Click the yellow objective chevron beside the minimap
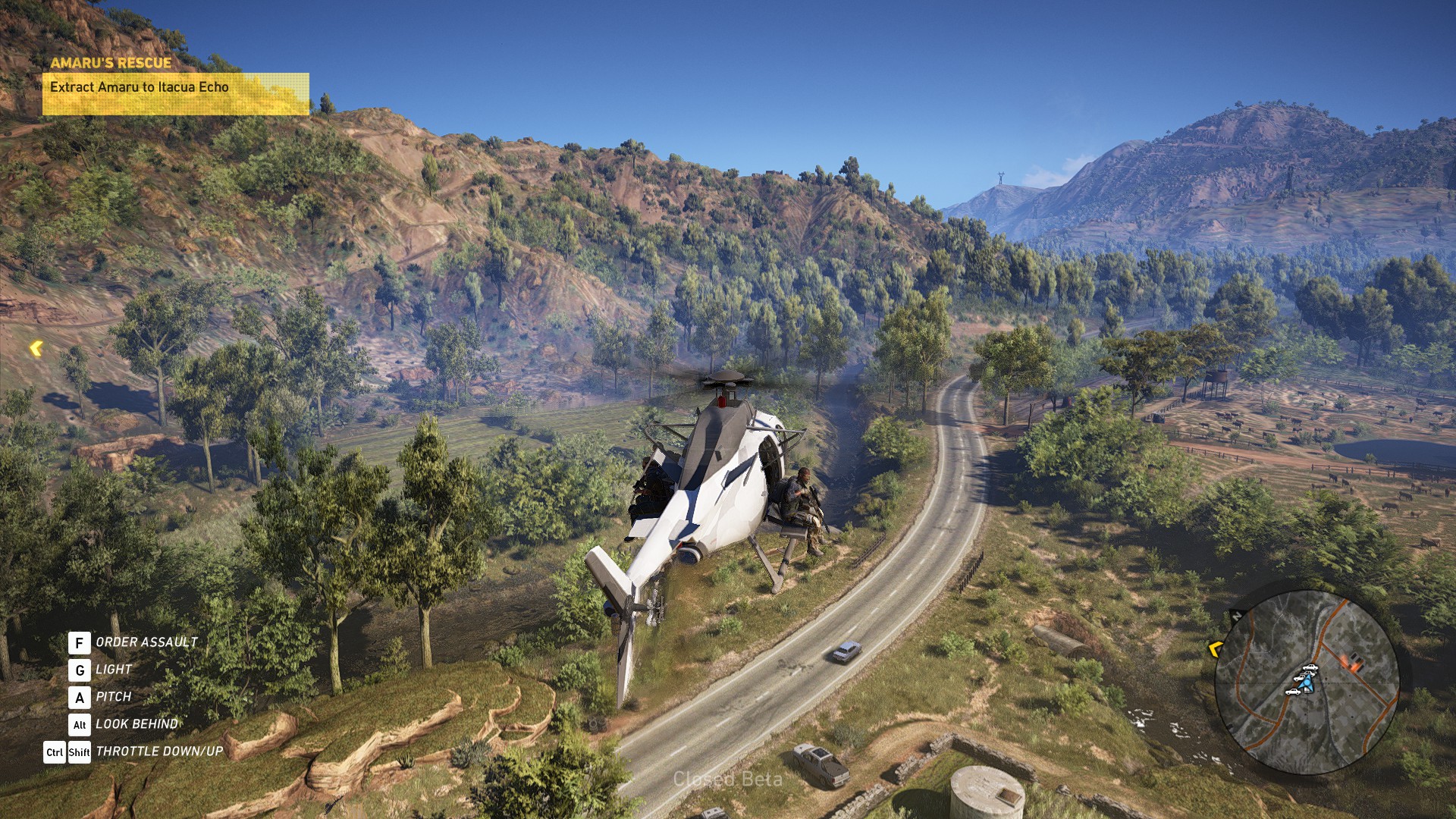This screenshot has width=1456, height=819. (x=1215, y=649)
